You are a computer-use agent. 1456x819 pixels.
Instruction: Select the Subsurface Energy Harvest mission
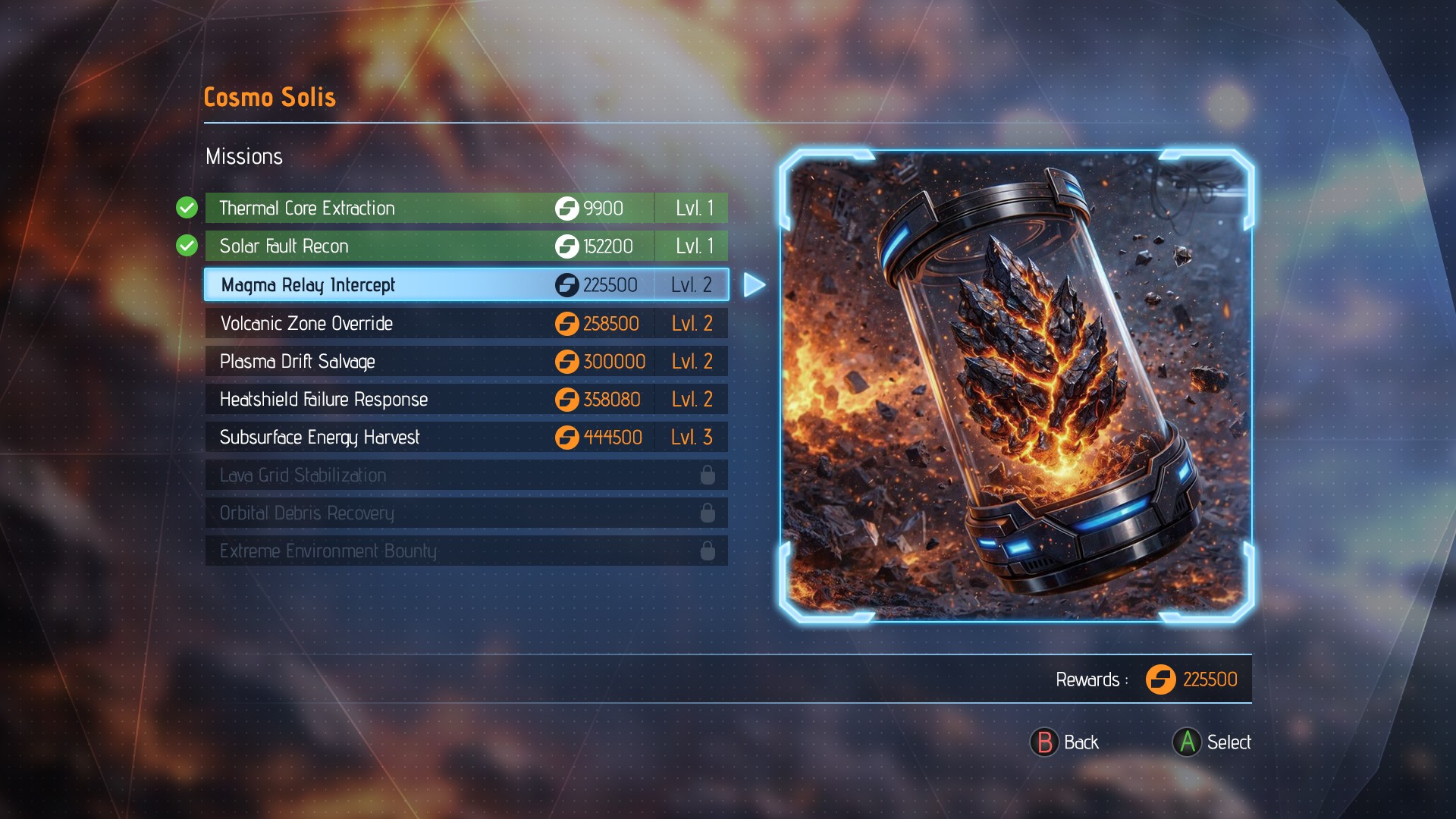466,437
